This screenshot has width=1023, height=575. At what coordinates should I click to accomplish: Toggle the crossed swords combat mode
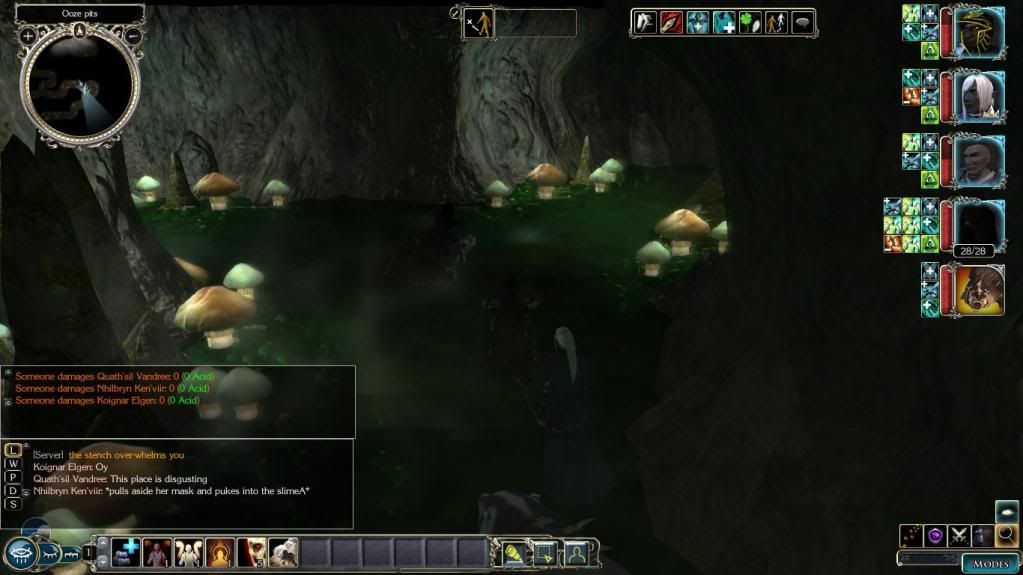tap(958, 535)
